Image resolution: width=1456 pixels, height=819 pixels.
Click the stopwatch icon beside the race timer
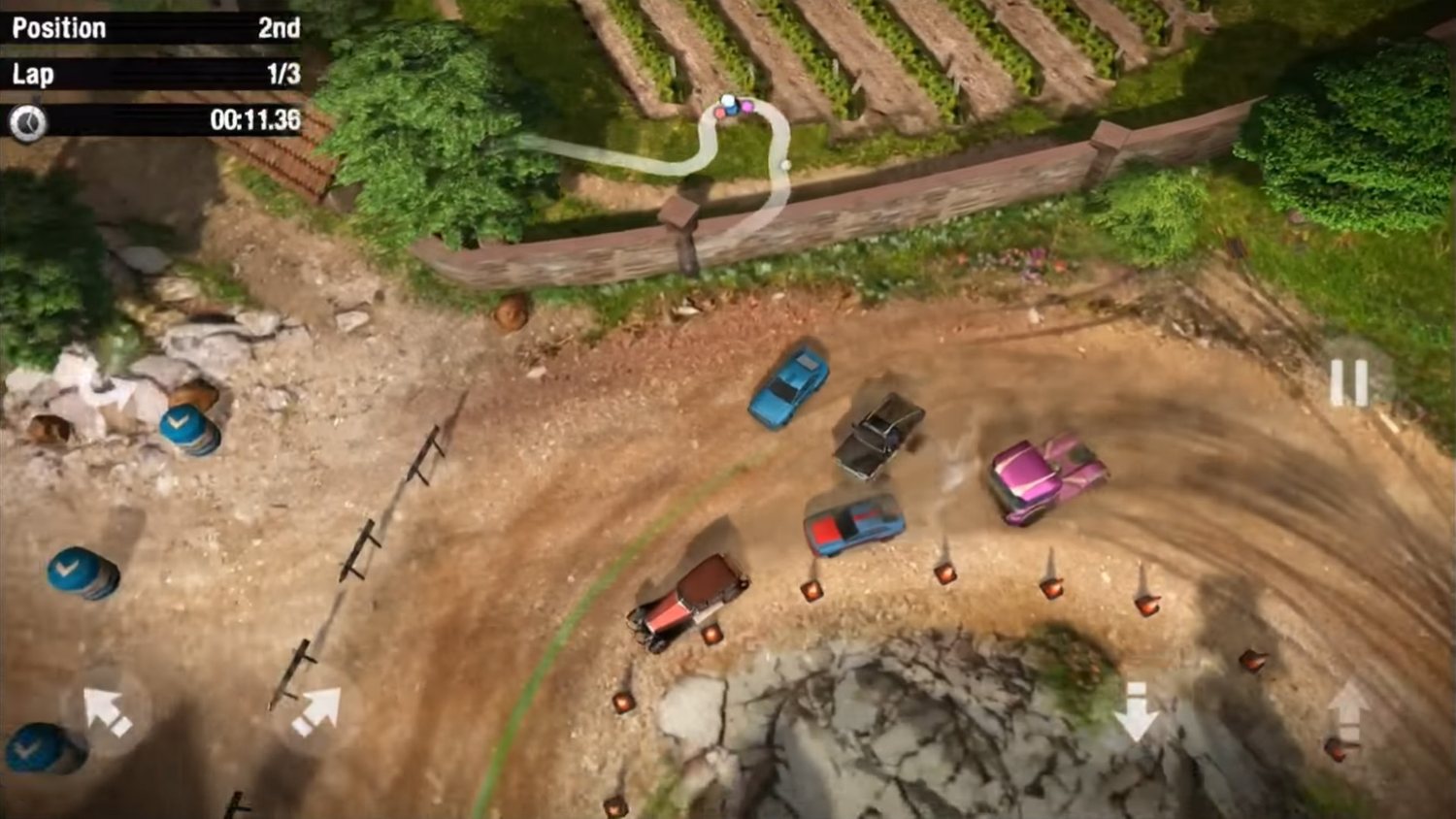pos(26,123)
